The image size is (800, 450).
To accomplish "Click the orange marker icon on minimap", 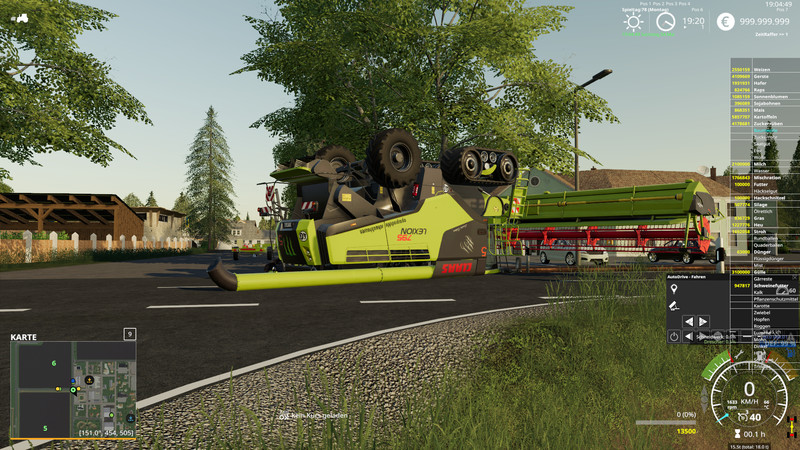I will click(x=89, y=379).
